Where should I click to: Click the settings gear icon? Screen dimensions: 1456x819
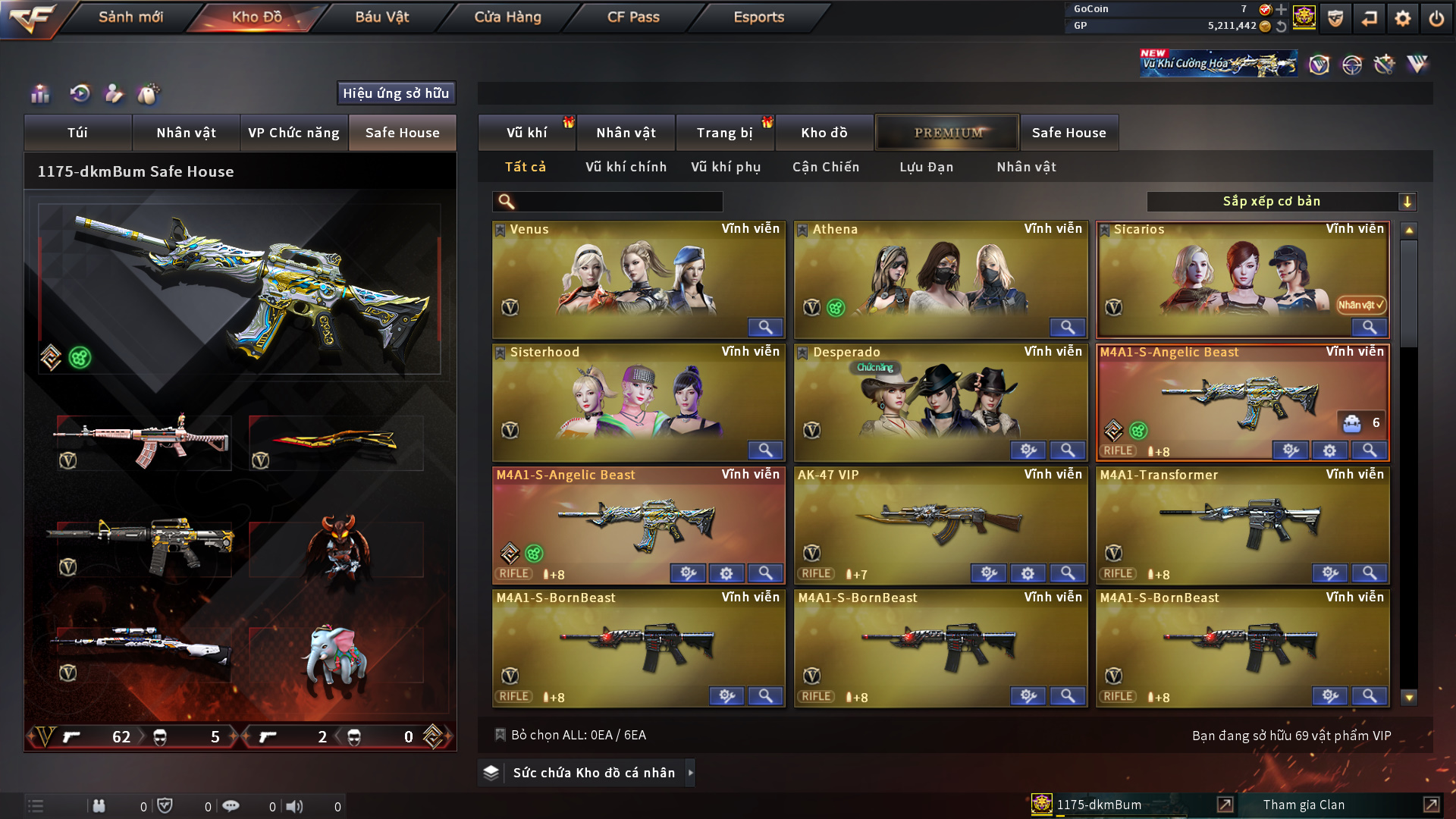(1403, 18)
